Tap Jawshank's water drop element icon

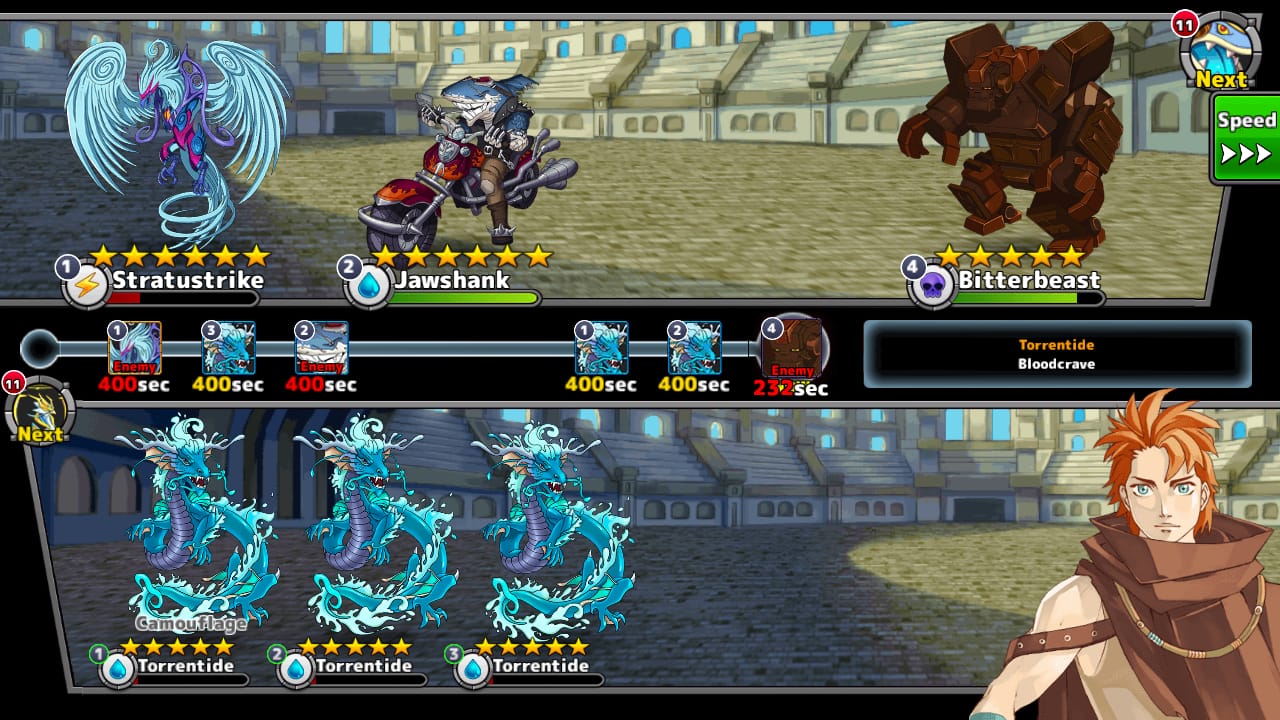pyautogui.click(x=370, y=287)
